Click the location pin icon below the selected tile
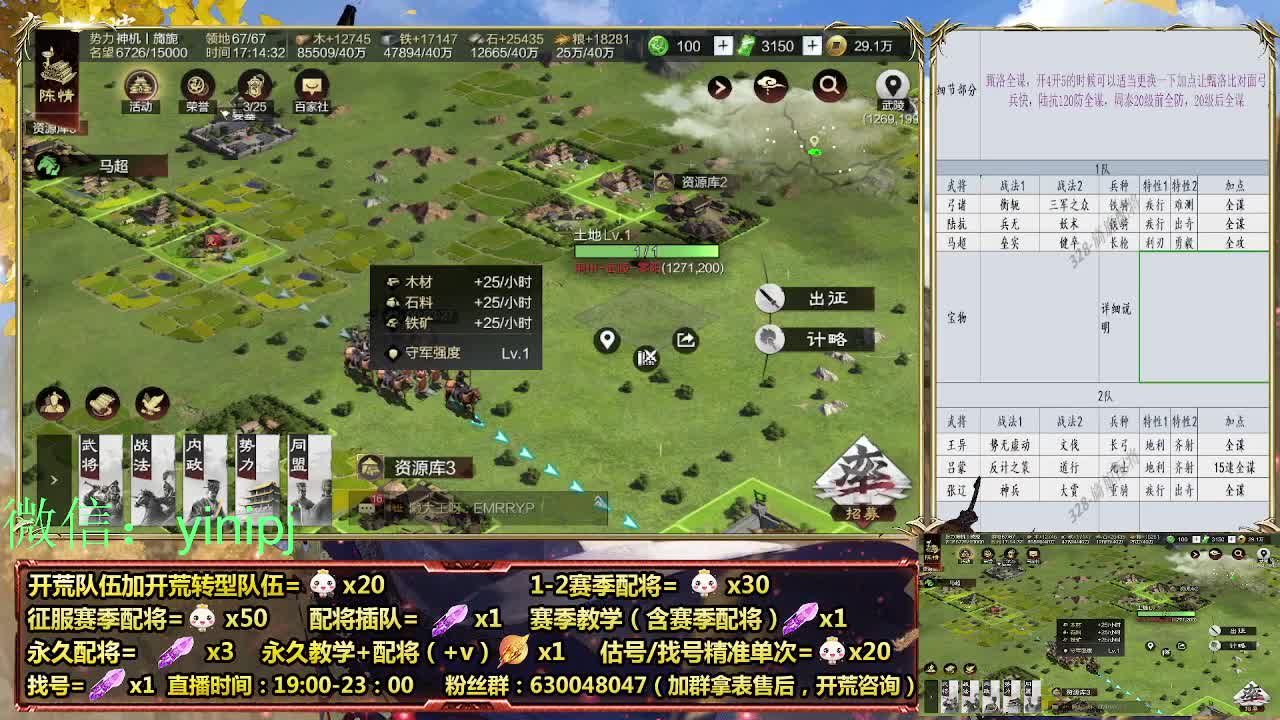 point(606,339)
